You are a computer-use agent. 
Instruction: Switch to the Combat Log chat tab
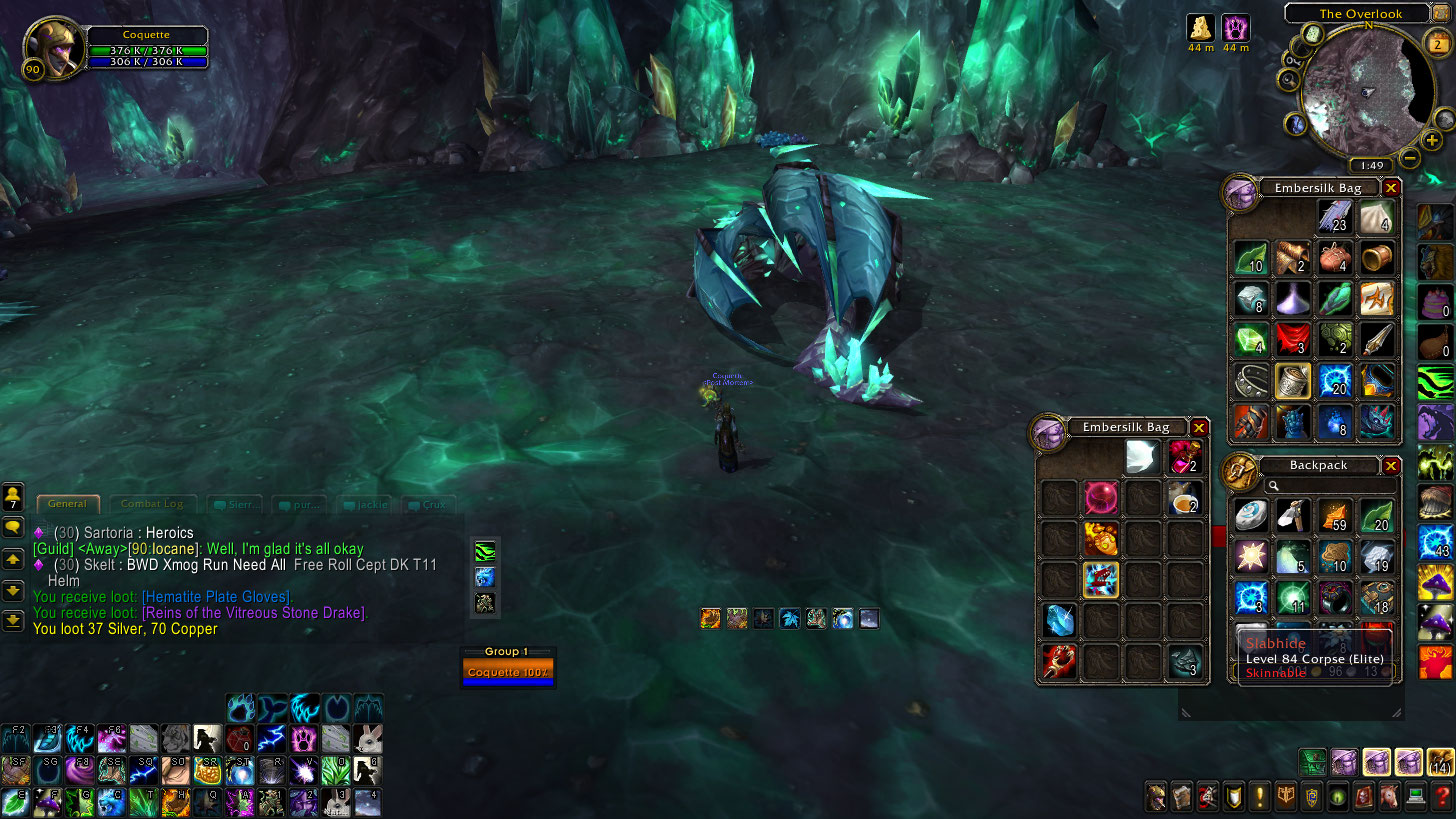[152, 504]
